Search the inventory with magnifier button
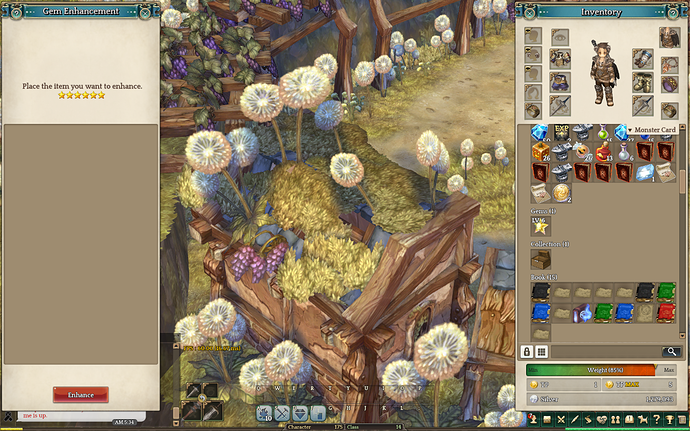The height and width of the screenshot is (431, 690). 671,352
